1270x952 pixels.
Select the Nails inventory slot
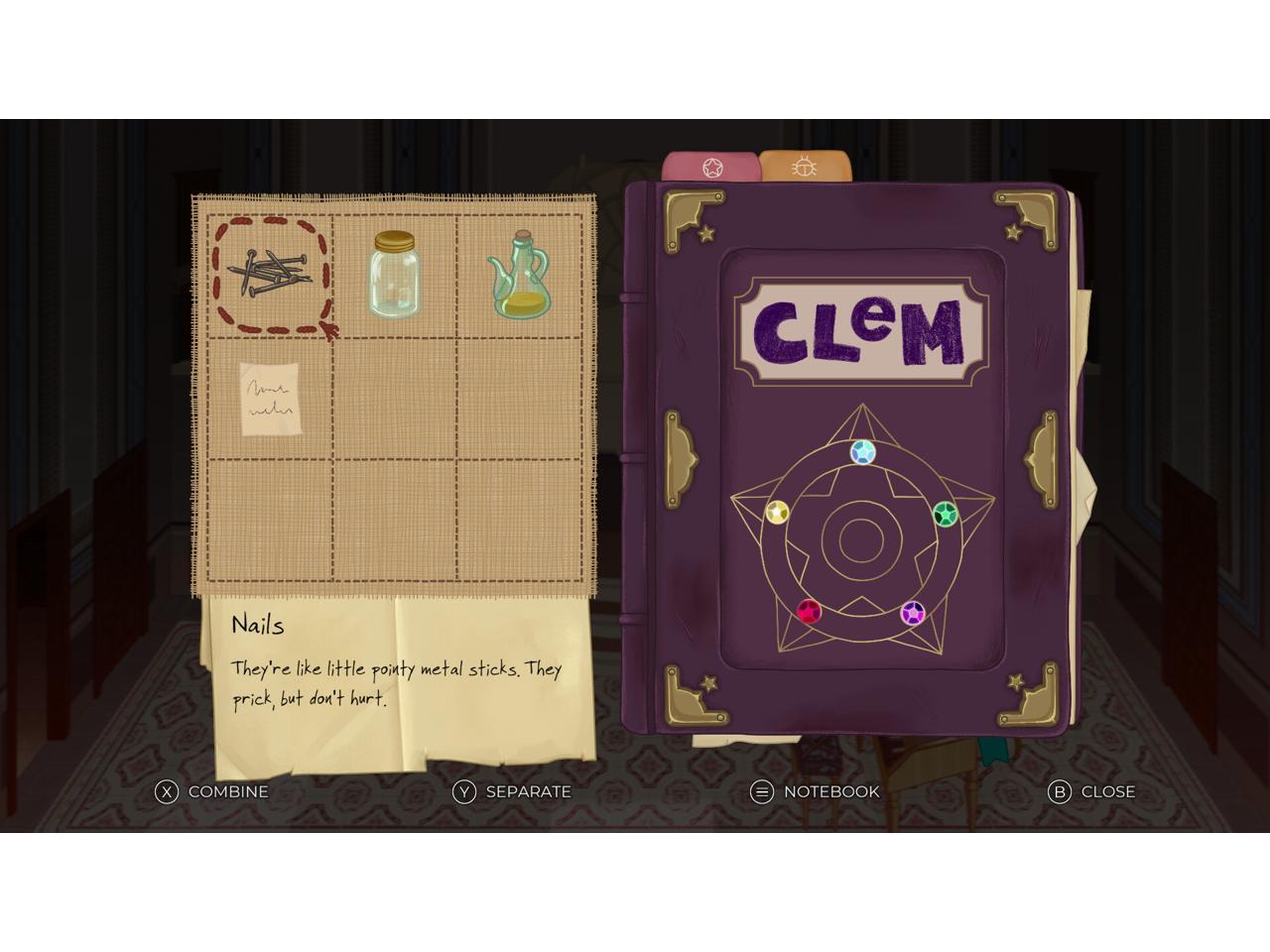(x=270, y=275)
